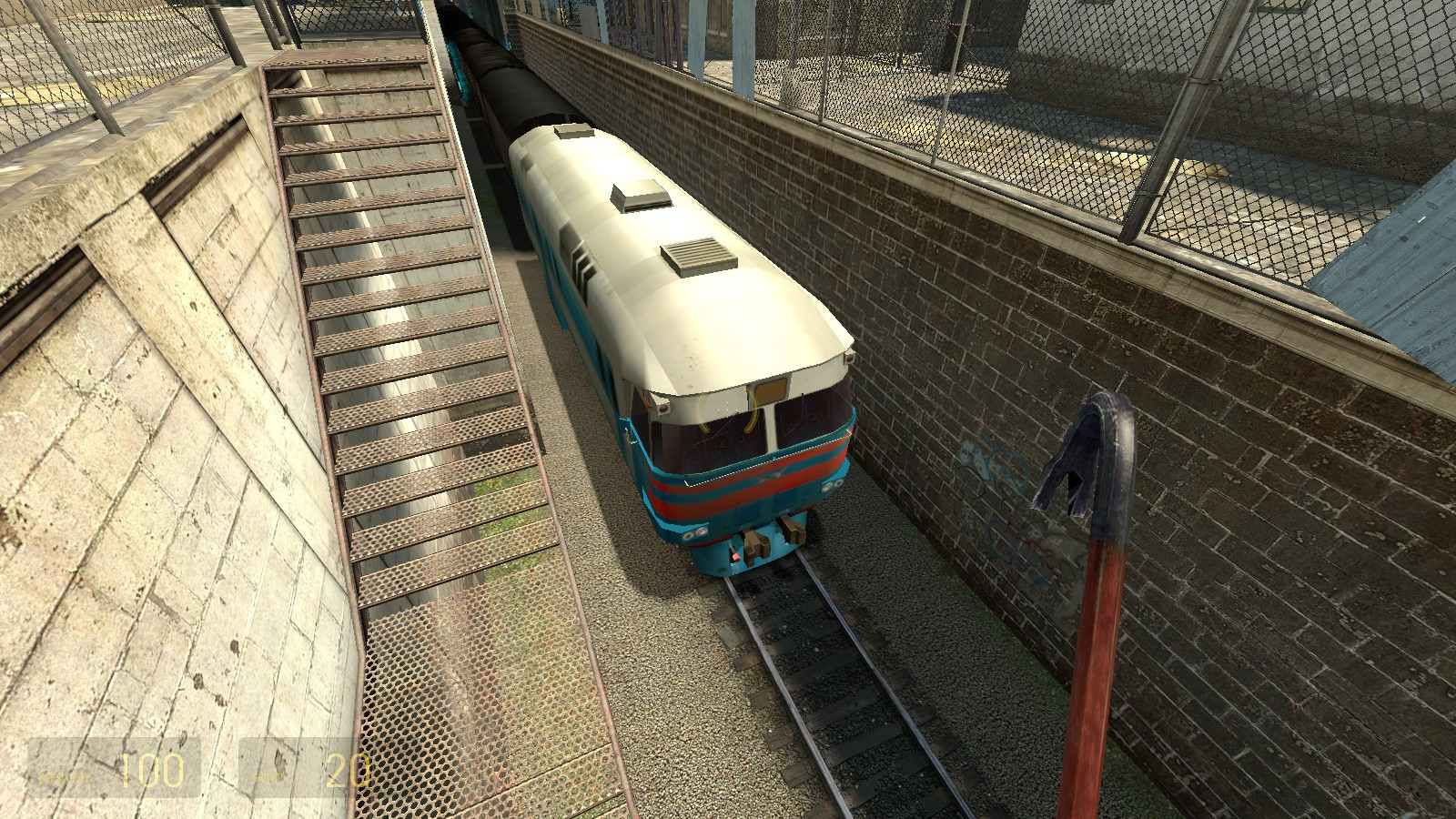Click the blue graffiti tag on the brick wall

click(x=987, y=460)
